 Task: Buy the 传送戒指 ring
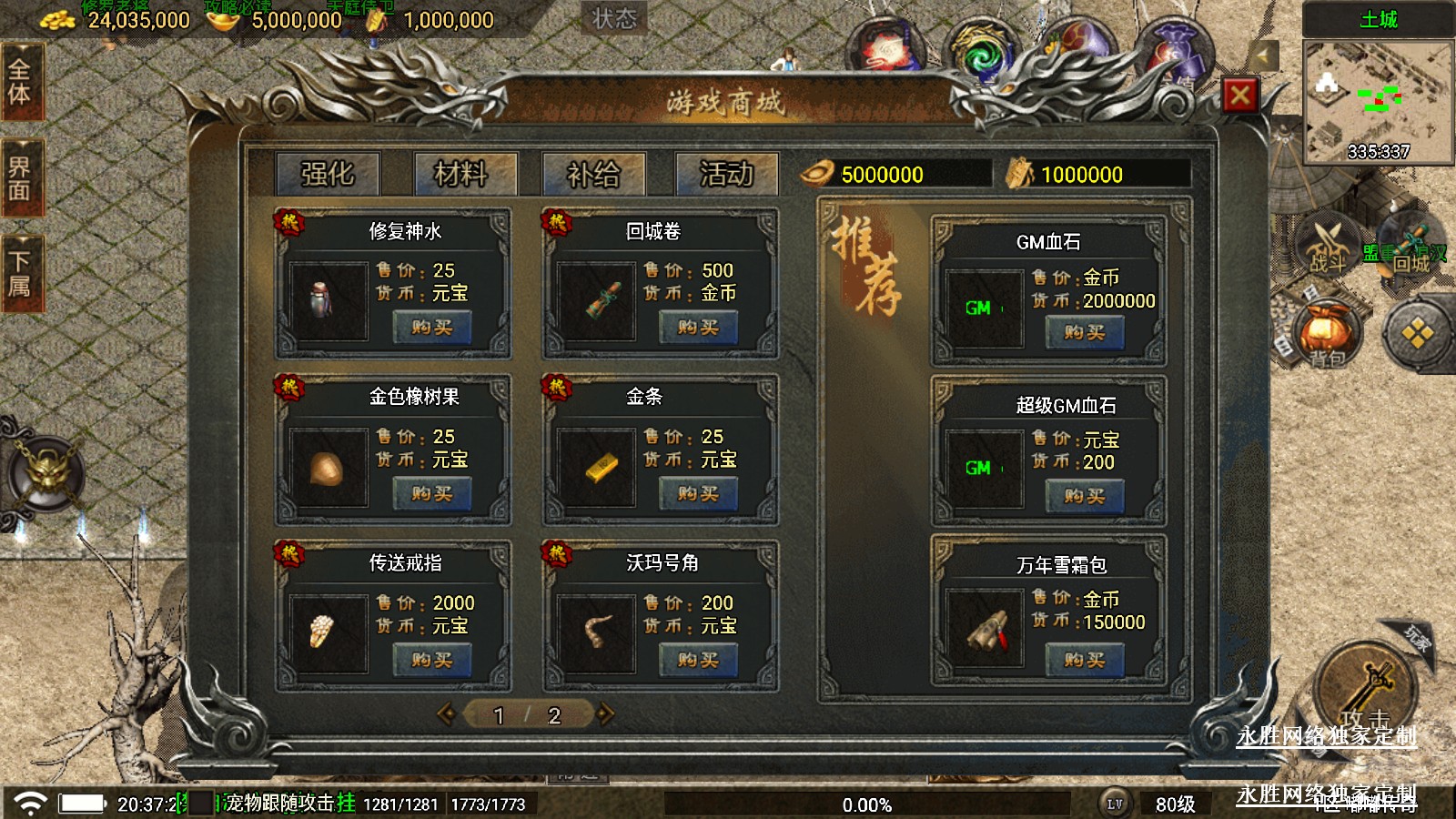coord(431,661)
